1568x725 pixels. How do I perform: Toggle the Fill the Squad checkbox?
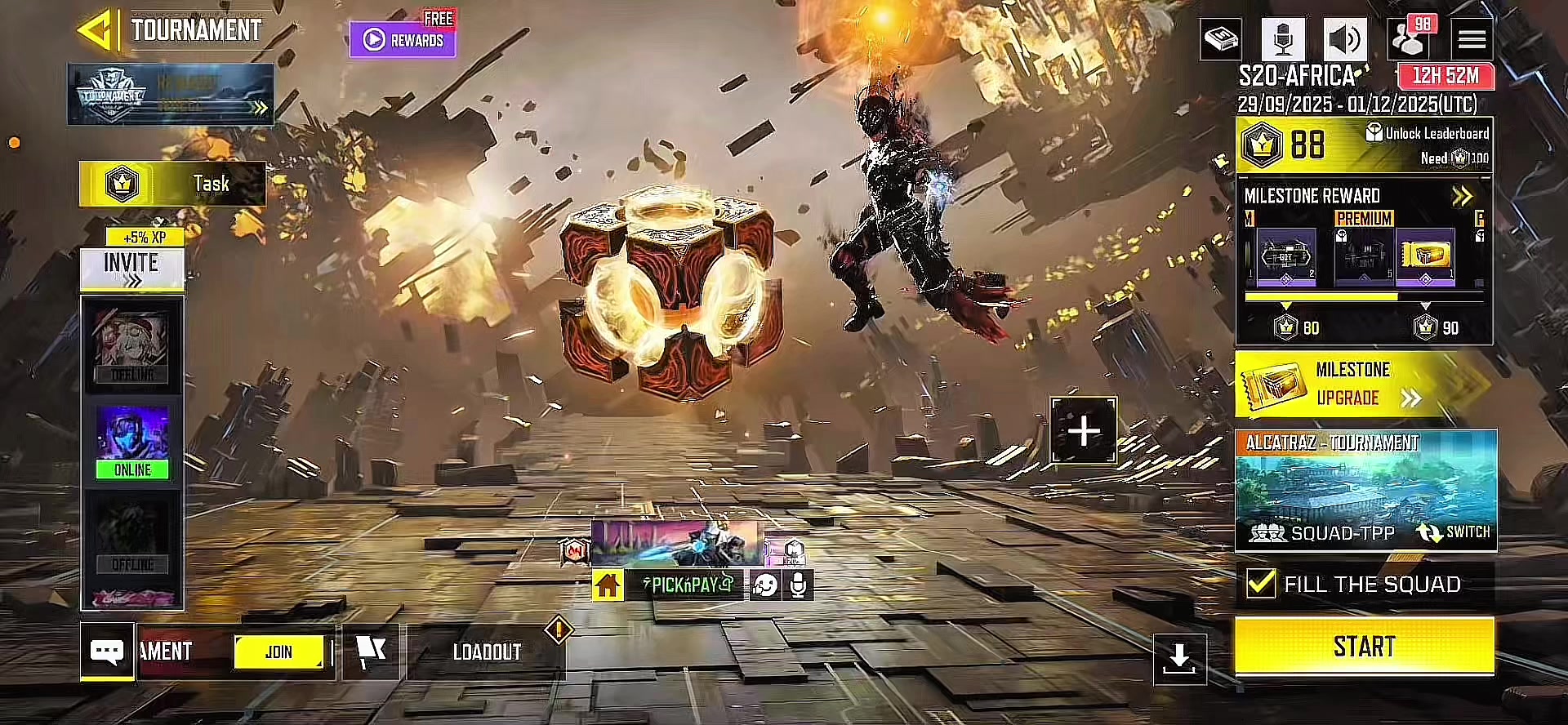(x=1261, y=583)
